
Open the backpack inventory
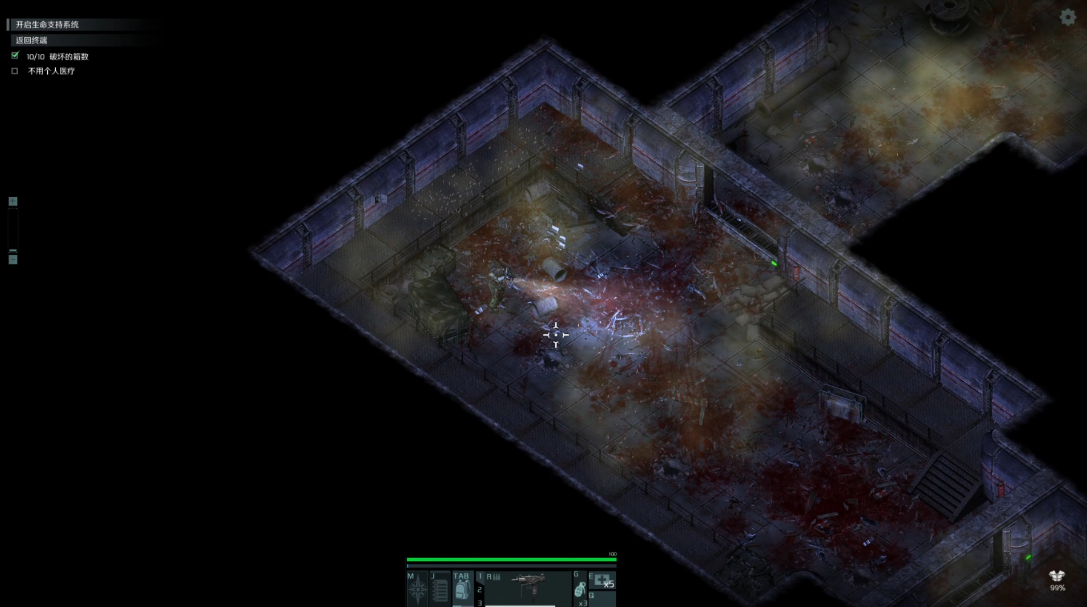pyautogui.click(x=462, y=591)
